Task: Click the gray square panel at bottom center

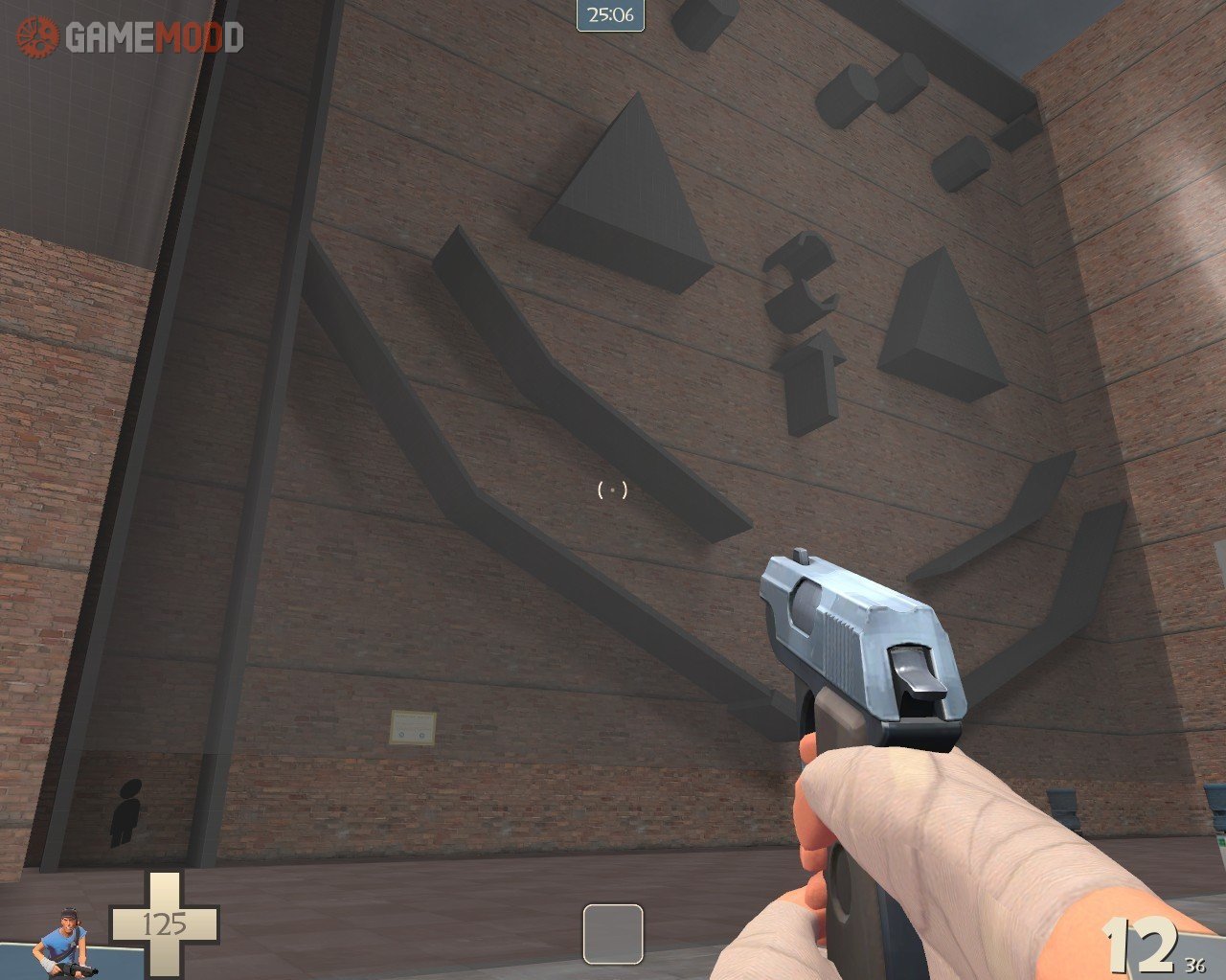Action: (x=613, y=933)
